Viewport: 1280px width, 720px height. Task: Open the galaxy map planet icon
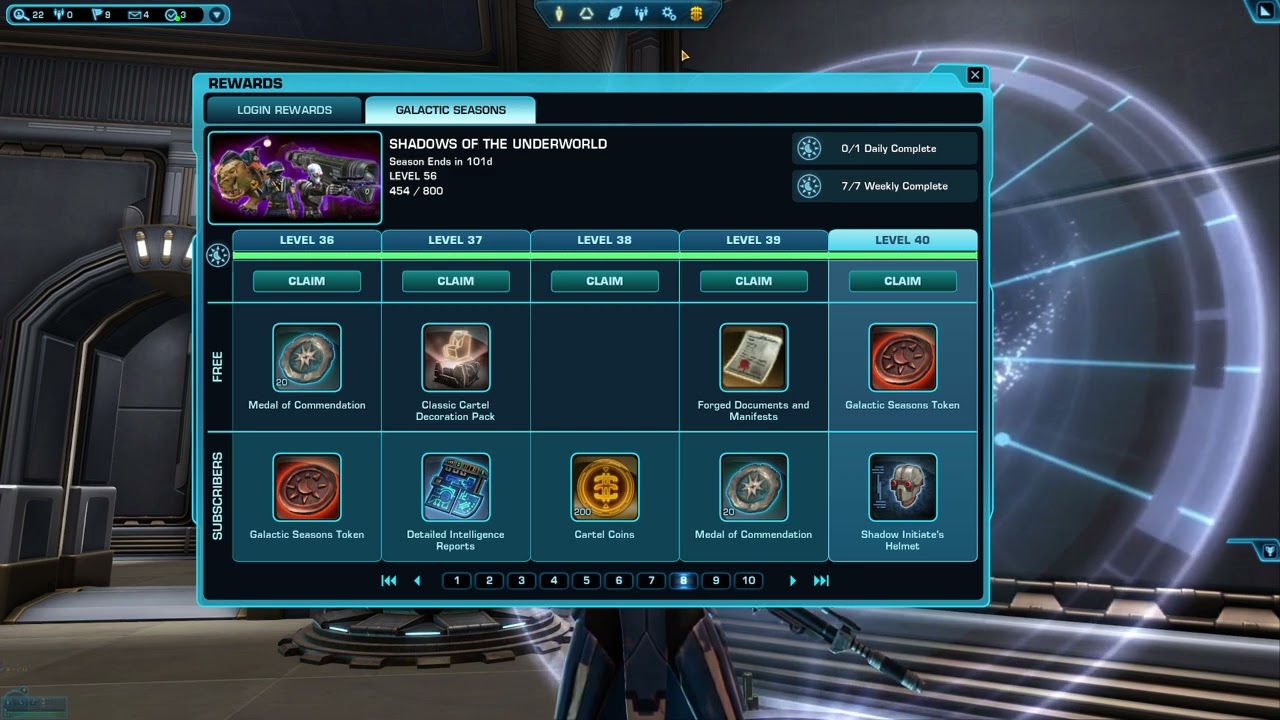click(x=615, y=14)
